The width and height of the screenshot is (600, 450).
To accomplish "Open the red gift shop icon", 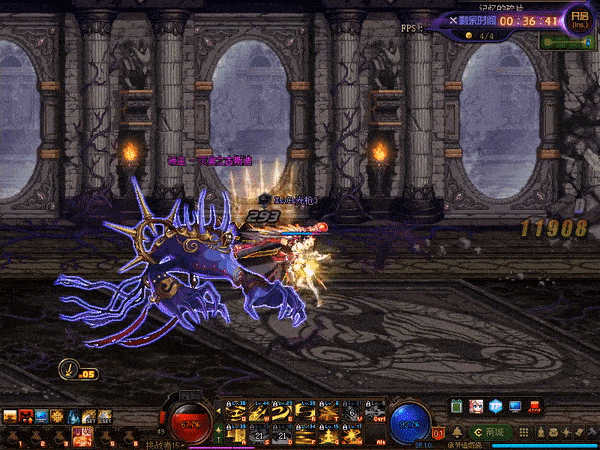I will point(536,407).
